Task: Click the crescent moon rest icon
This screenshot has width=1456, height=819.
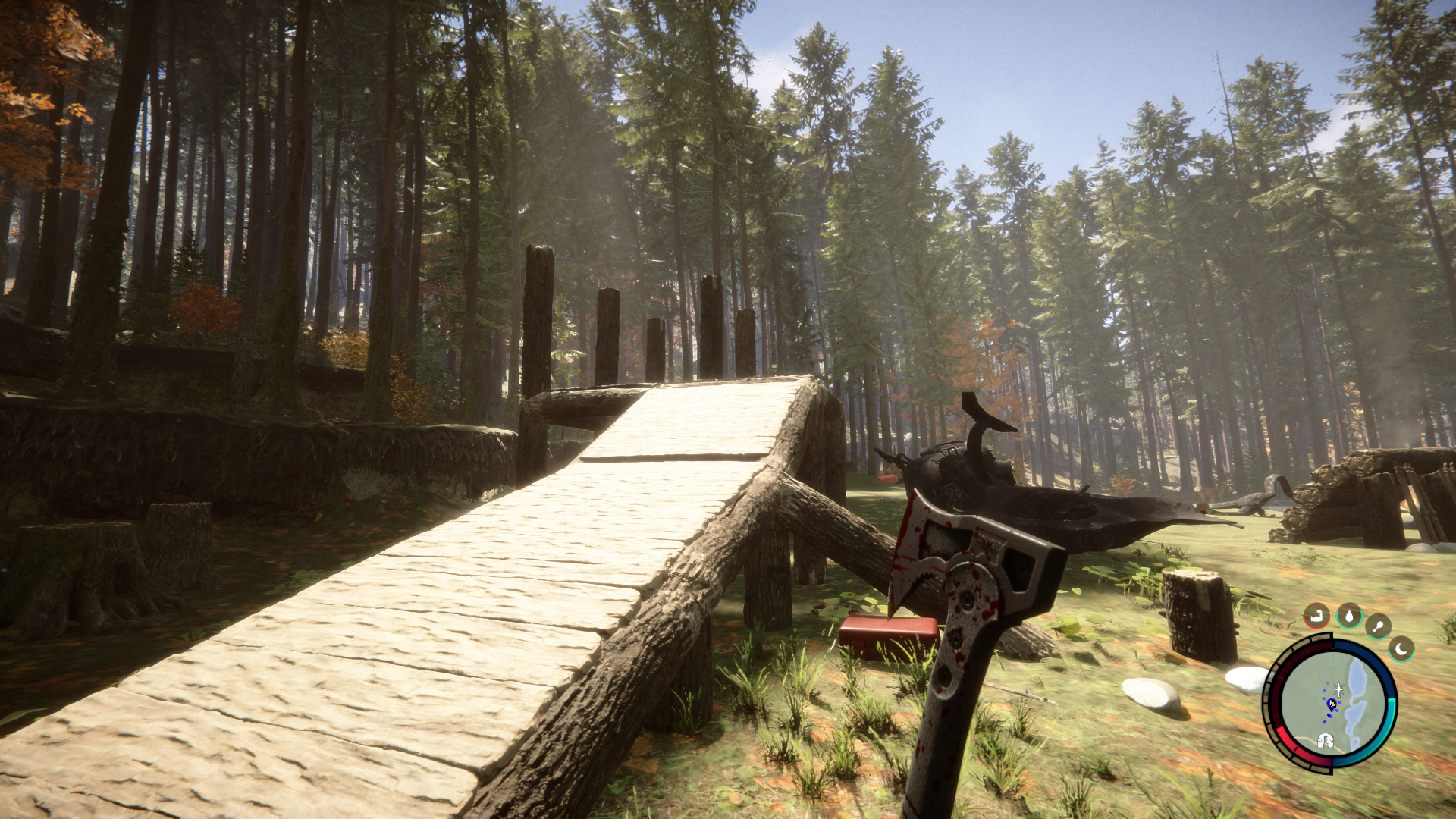Action: coord(1401,648)
